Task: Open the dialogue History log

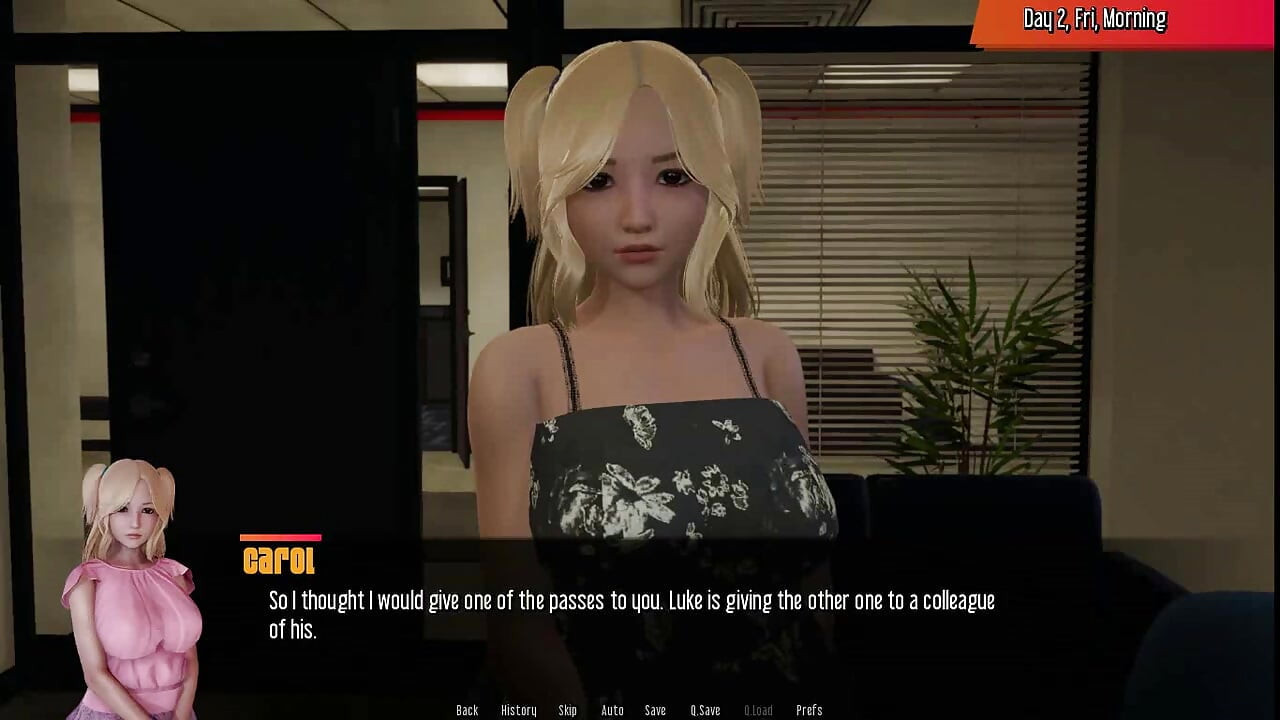Action: pyautogui.click(x=519, y=709)
